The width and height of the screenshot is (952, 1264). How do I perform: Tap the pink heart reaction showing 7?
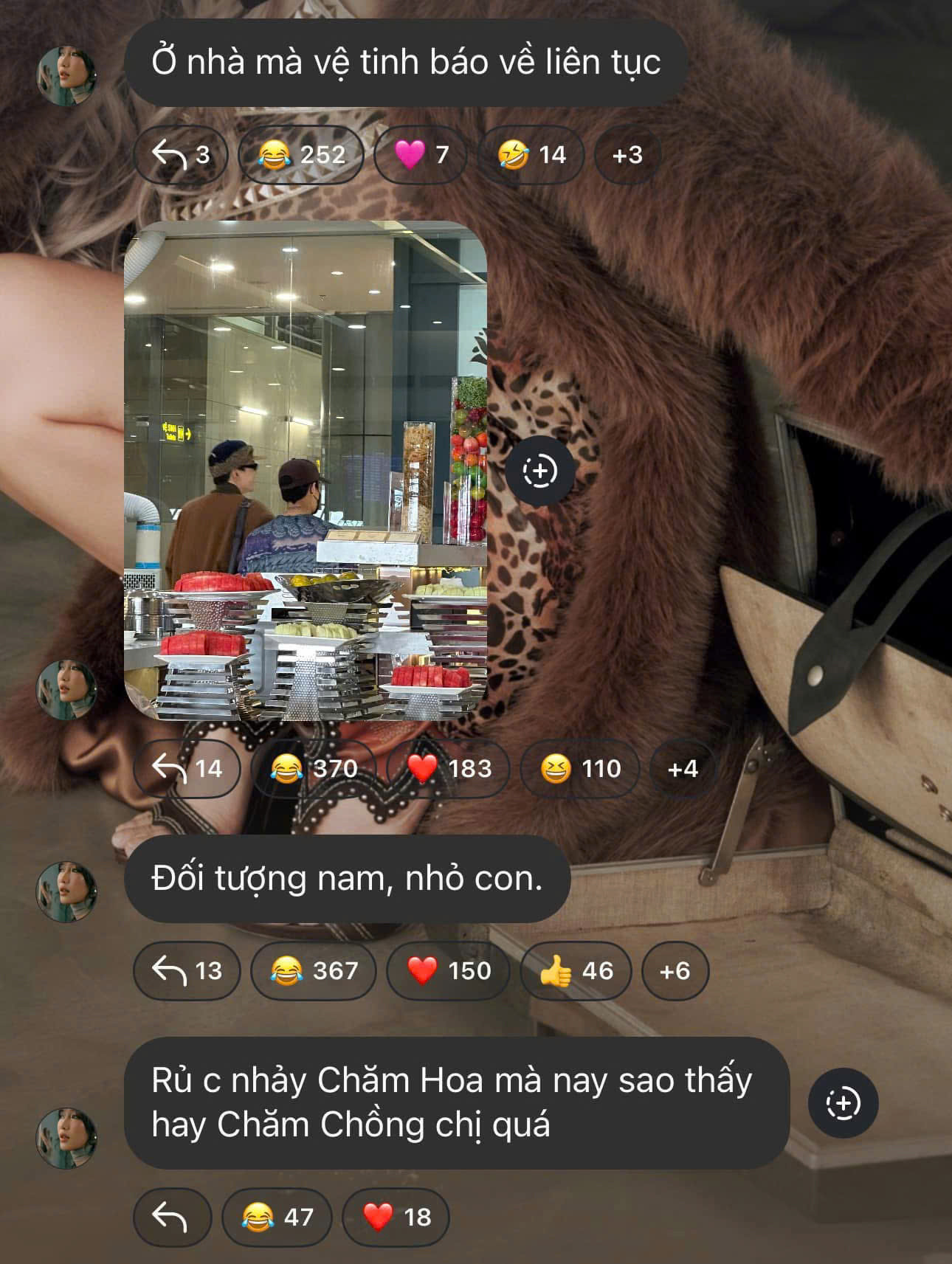[x=421, y=156]
